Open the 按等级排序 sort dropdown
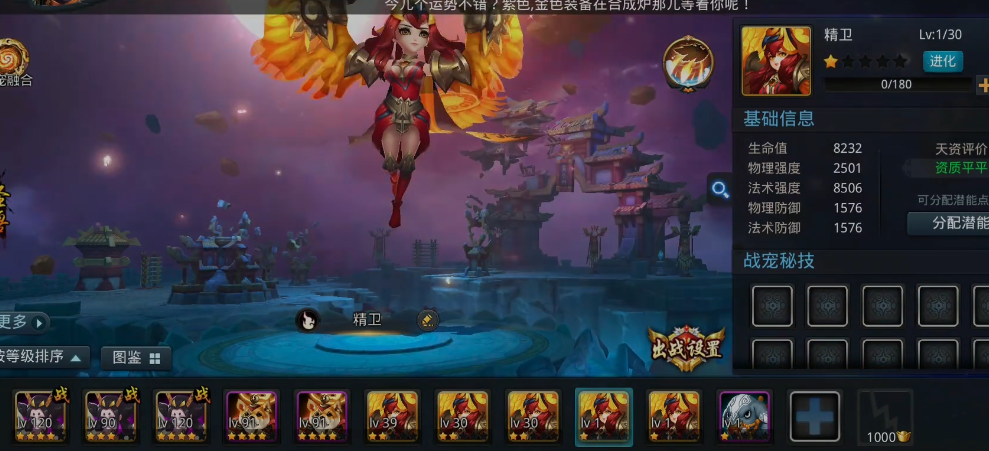This screenshot has width=989, height=451. pyautogui.click(x=45, y=357)
